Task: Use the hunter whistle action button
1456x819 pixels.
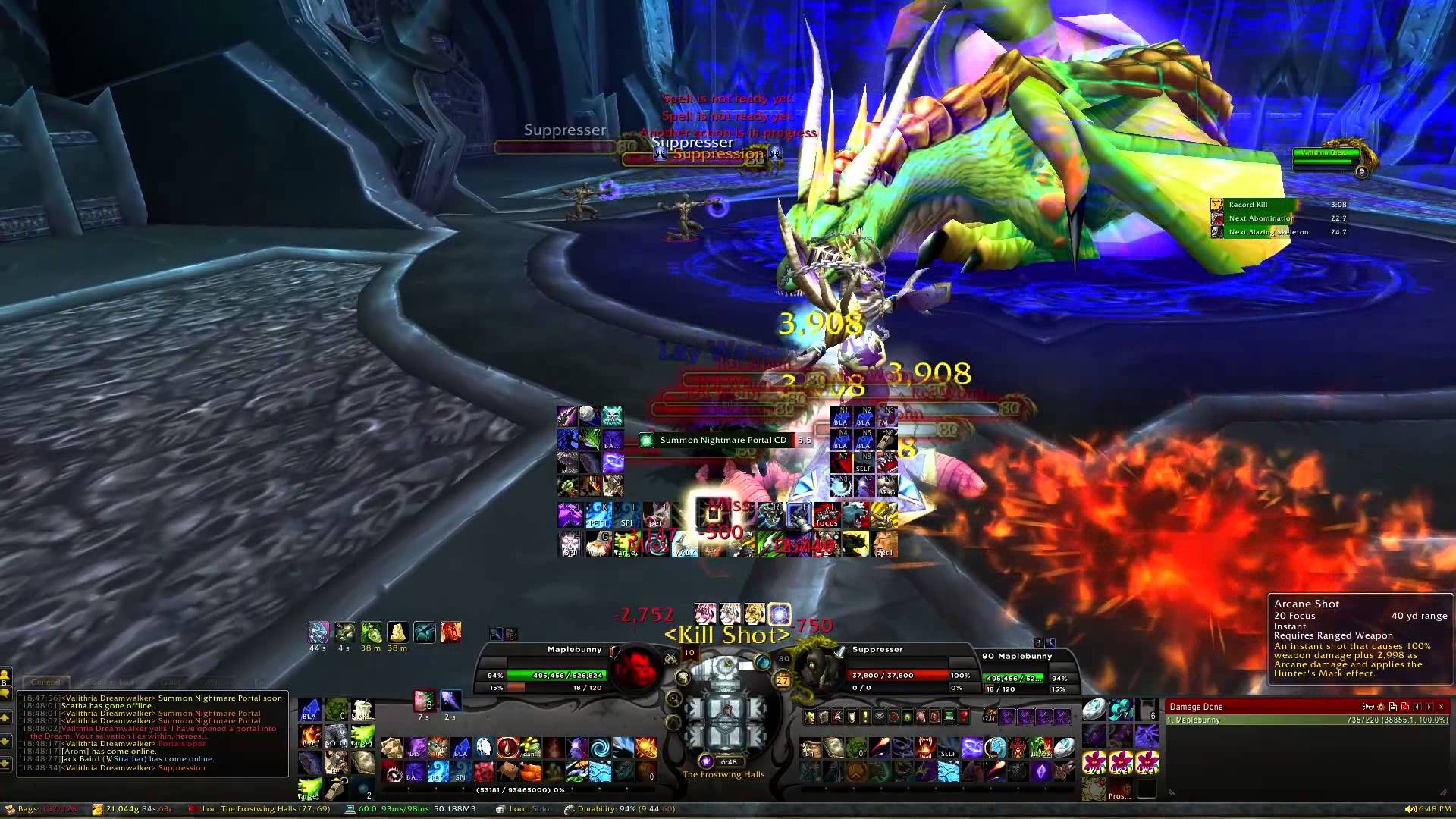Action: (336, 789)
